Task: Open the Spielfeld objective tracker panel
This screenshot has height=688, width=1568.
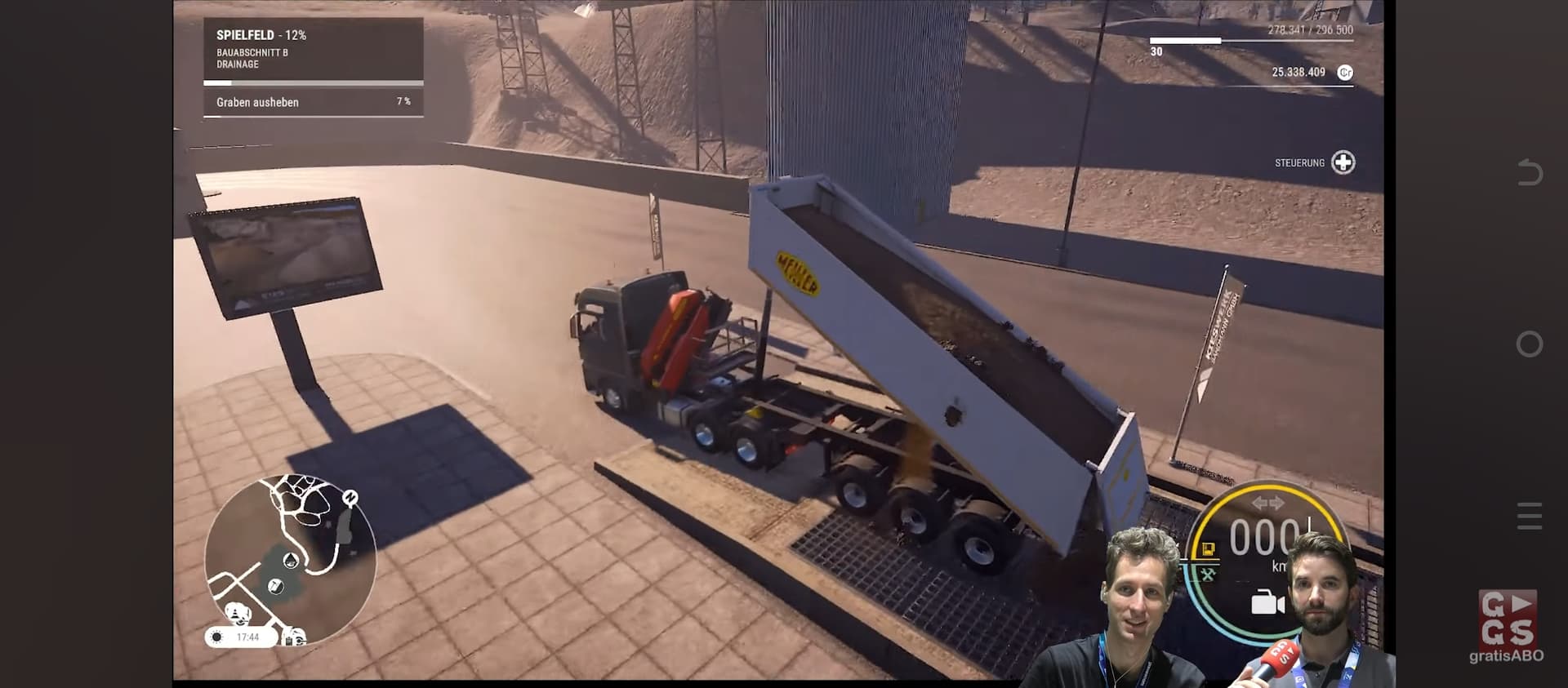Action: click(x=313, y=49)
